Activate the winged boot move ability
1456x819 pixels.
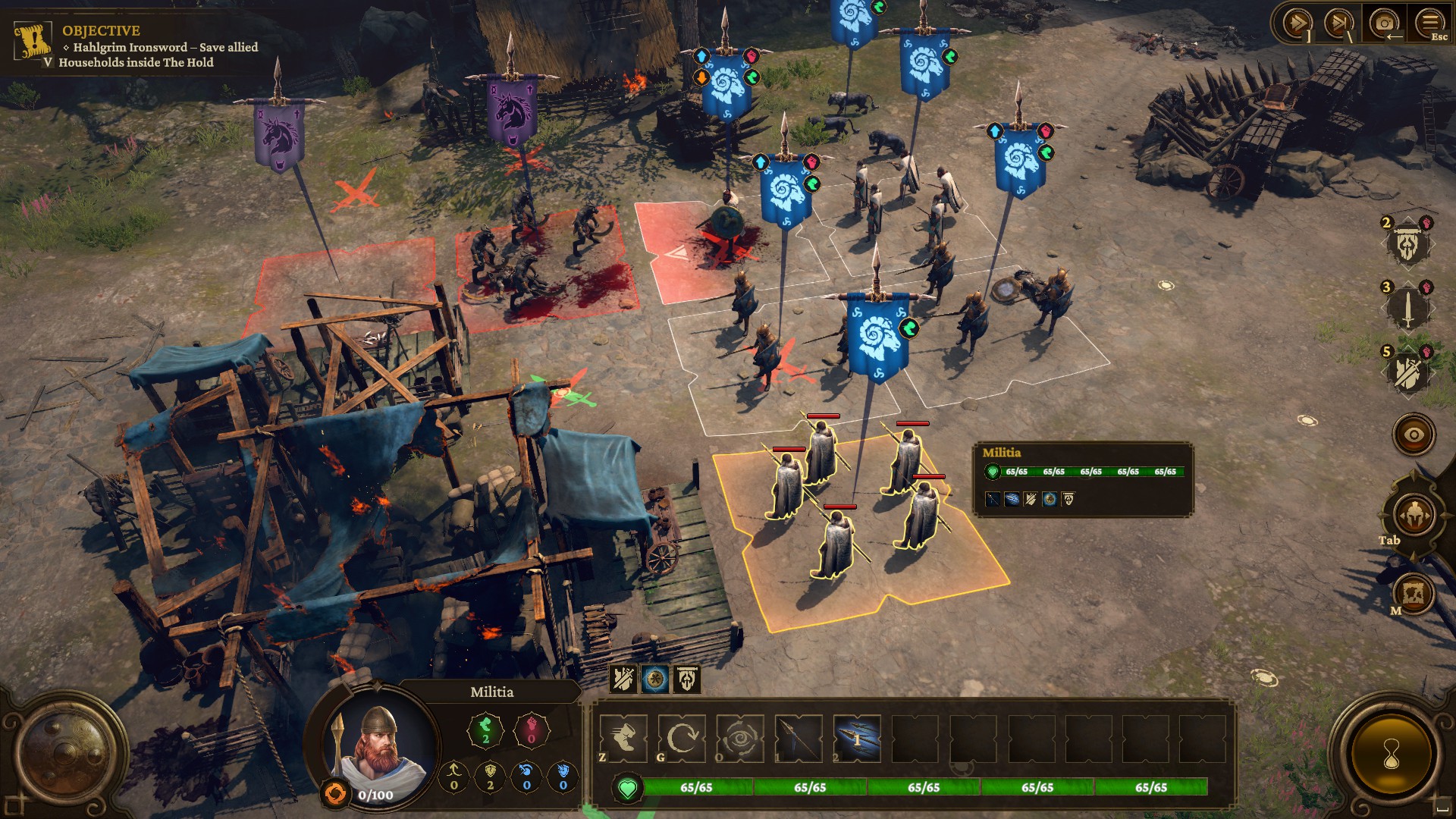click(623, 738)
